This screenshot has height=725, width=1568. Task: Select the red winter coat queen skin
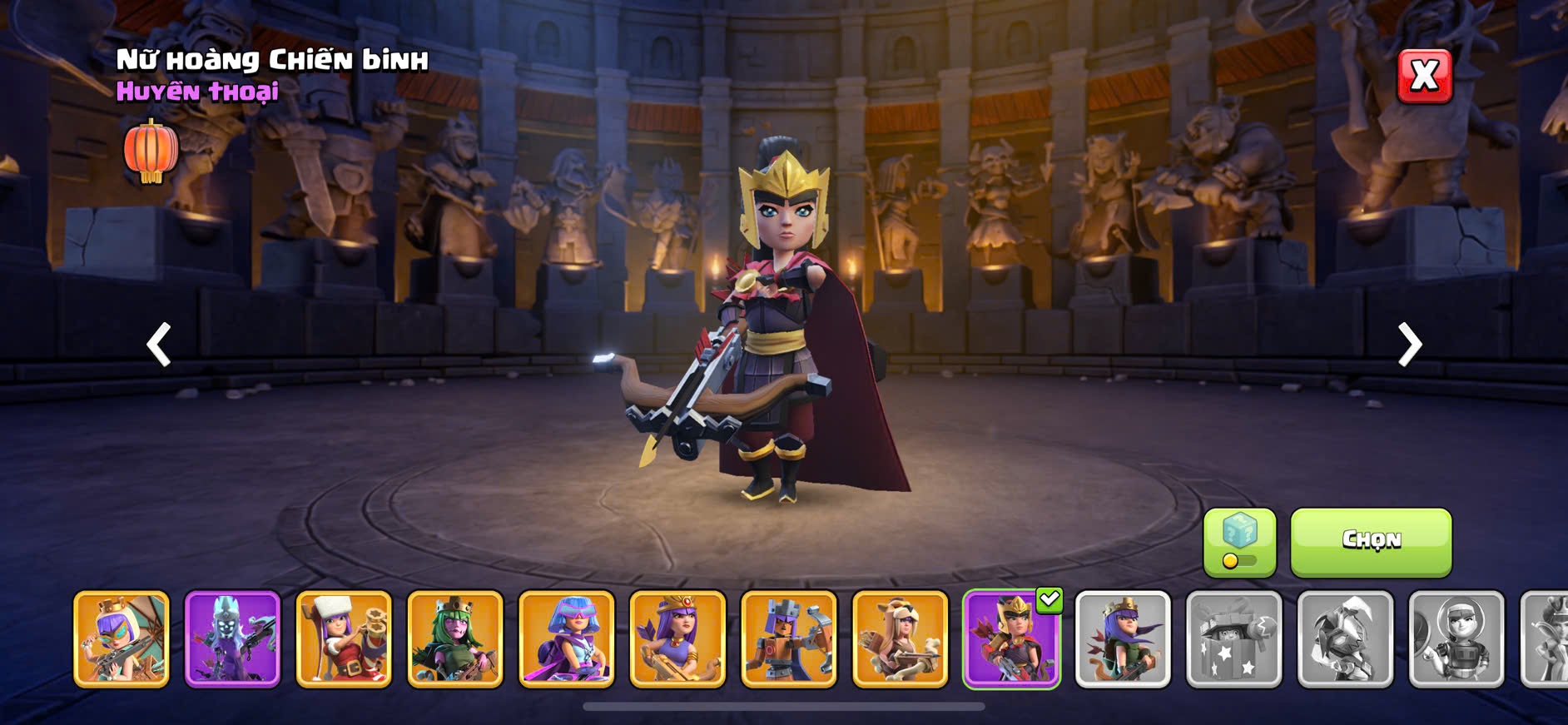point(344,639)
